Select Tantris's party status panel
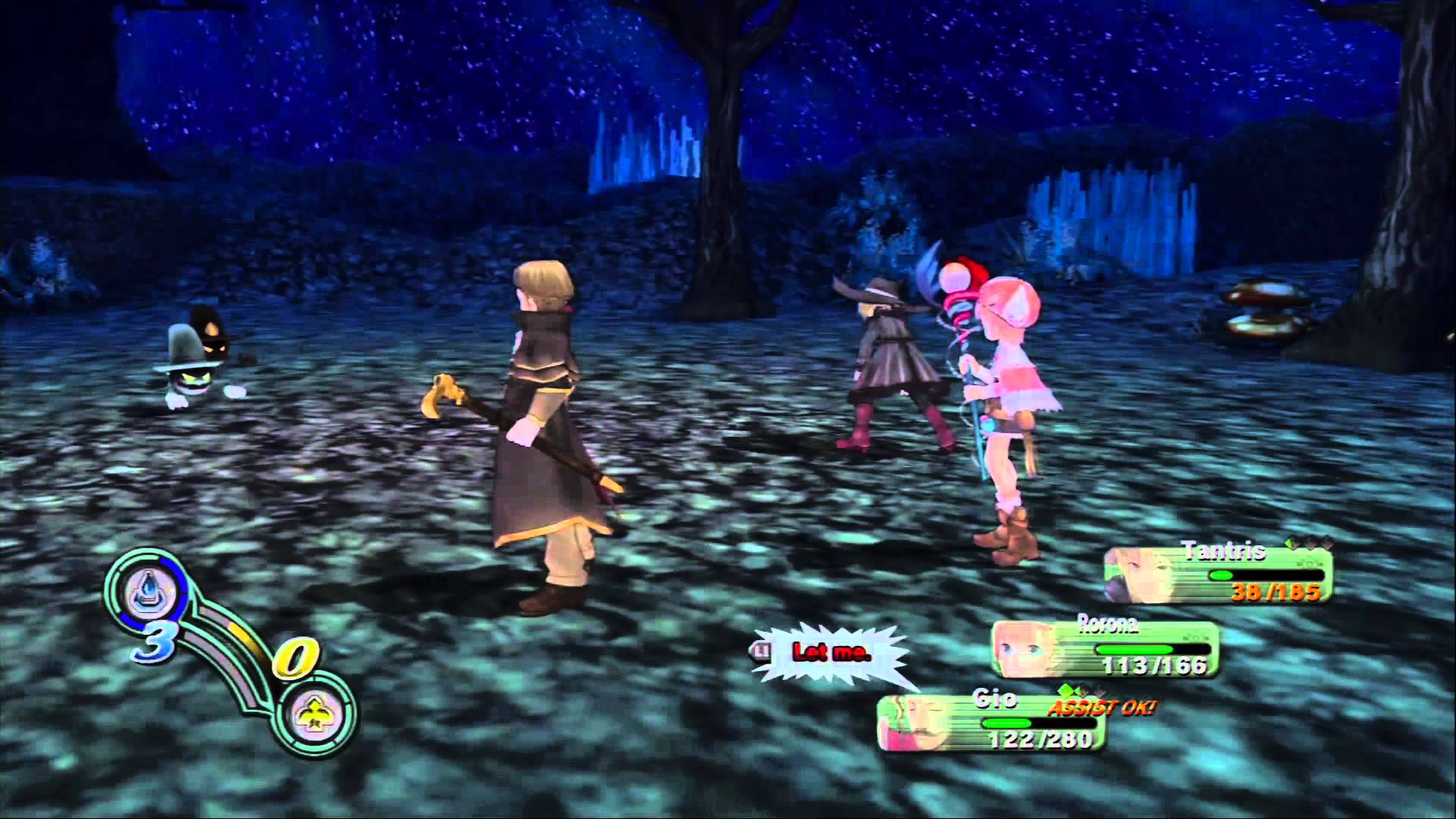1456x819 pixels. [x=1218, y=573]
